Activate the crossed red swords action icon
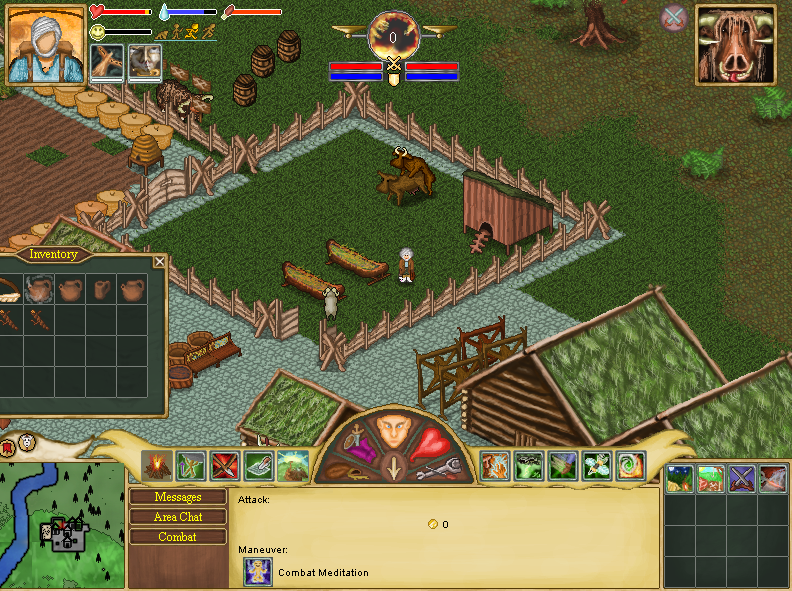 pos(225,465)
